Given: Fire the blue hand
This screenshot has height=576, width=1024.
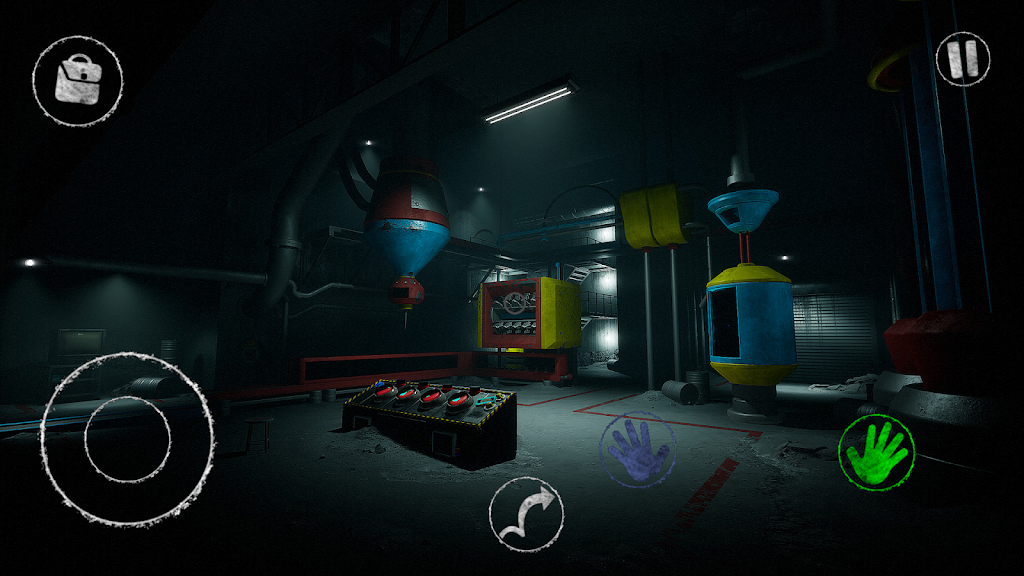Looking at the screenshot, I should coord(636,451).
